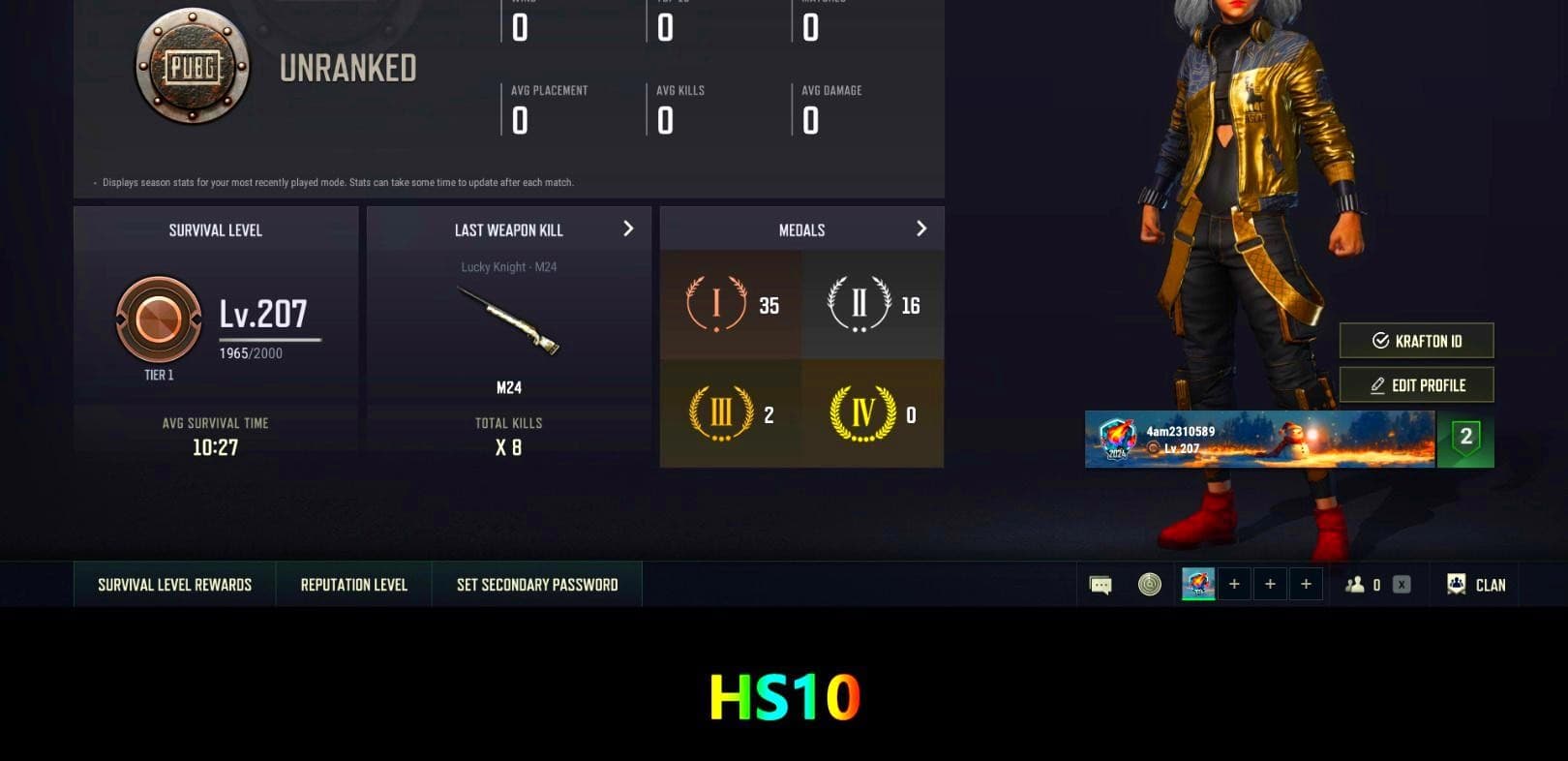1568x761 pixels.
Task: Open Survival Level Rewards
Action: [173, 584]
